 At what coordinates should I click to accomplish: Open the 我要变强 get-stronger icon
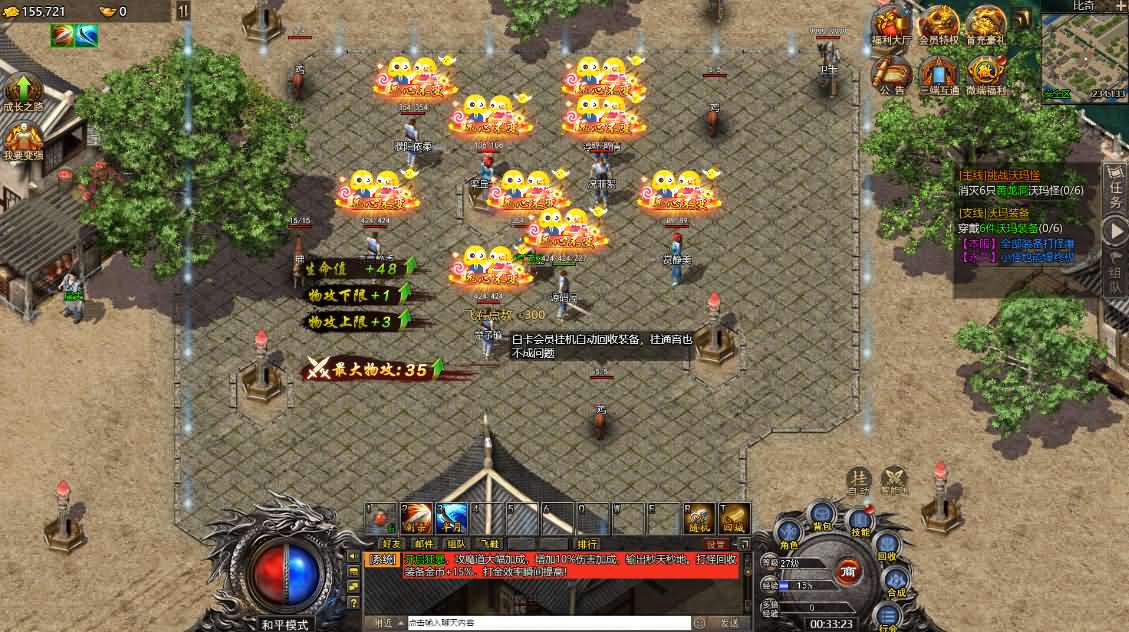point(23,142)
